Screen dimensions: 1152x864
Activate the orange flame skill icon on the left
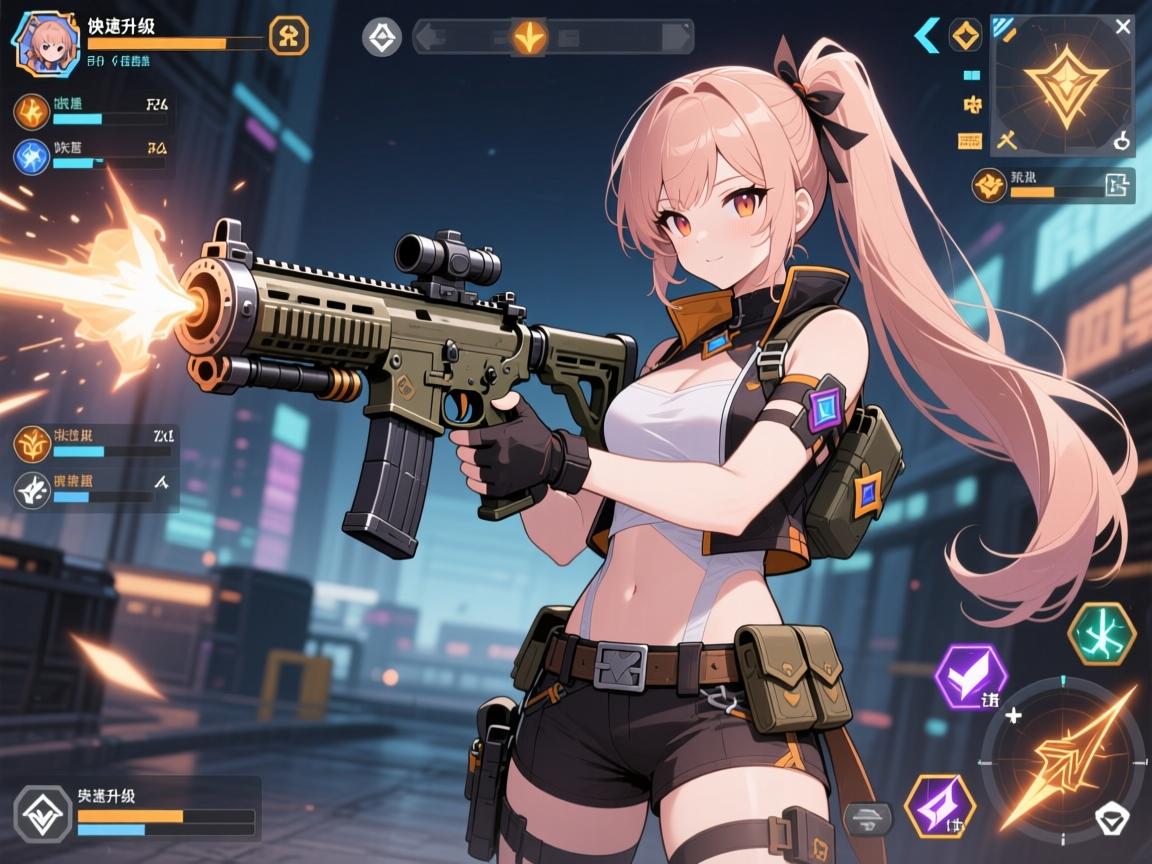point(31,111)
